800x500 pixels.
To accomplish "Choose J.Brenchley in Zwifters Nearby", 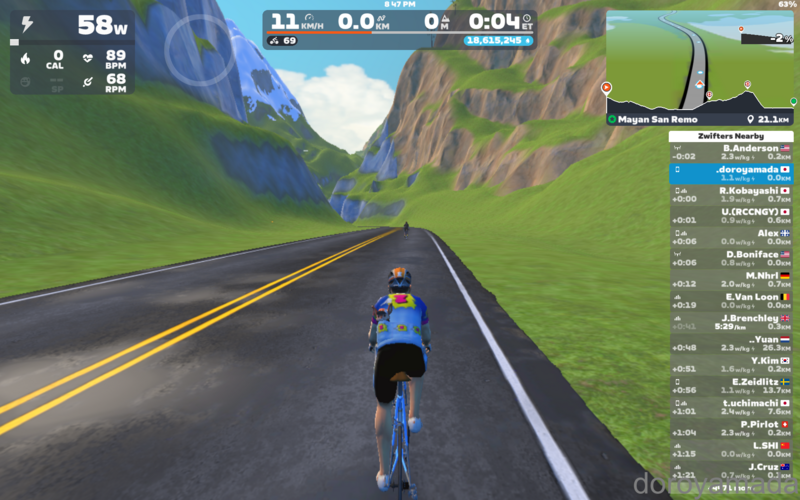I will click(731, 322).
